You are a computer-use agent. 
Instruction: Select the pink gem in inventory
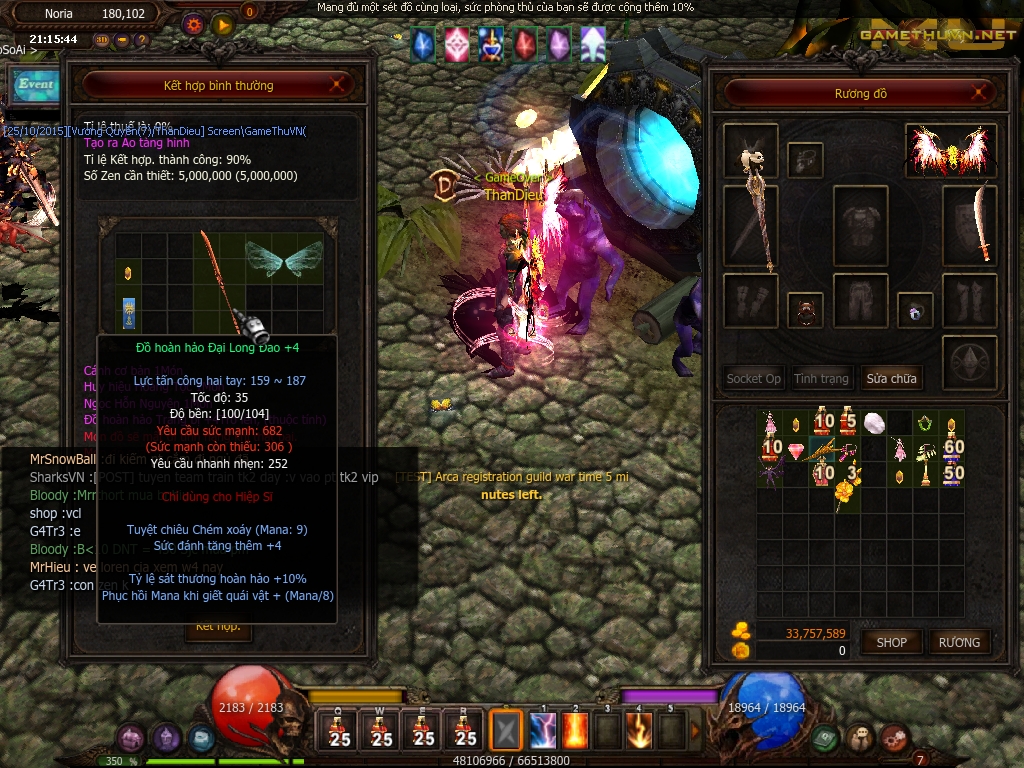tap(796, 450)
